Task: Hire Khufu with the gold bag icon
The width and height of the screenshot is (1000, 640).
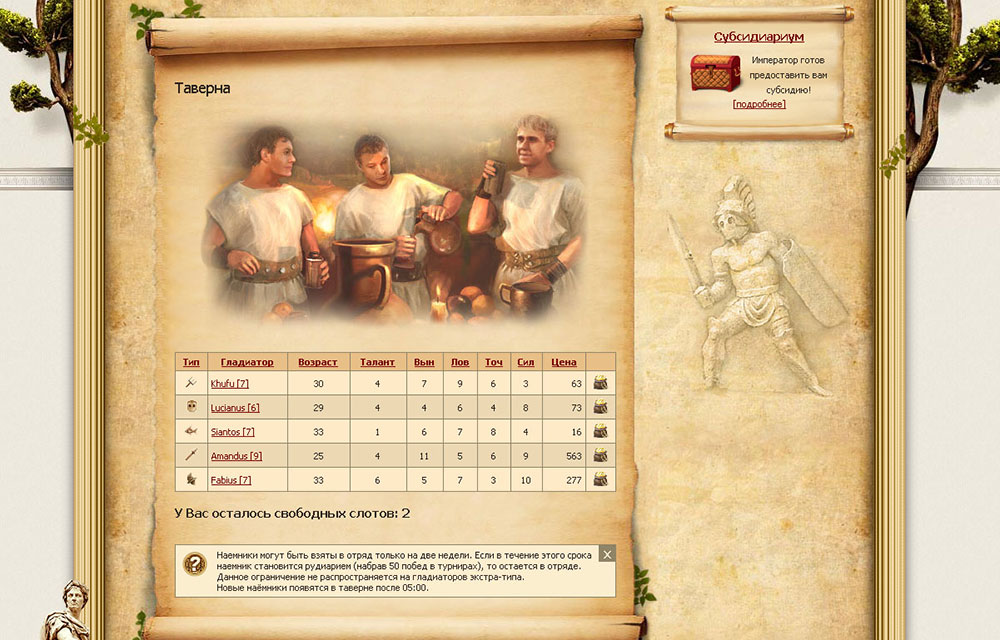Action: [x=600, y=383]
